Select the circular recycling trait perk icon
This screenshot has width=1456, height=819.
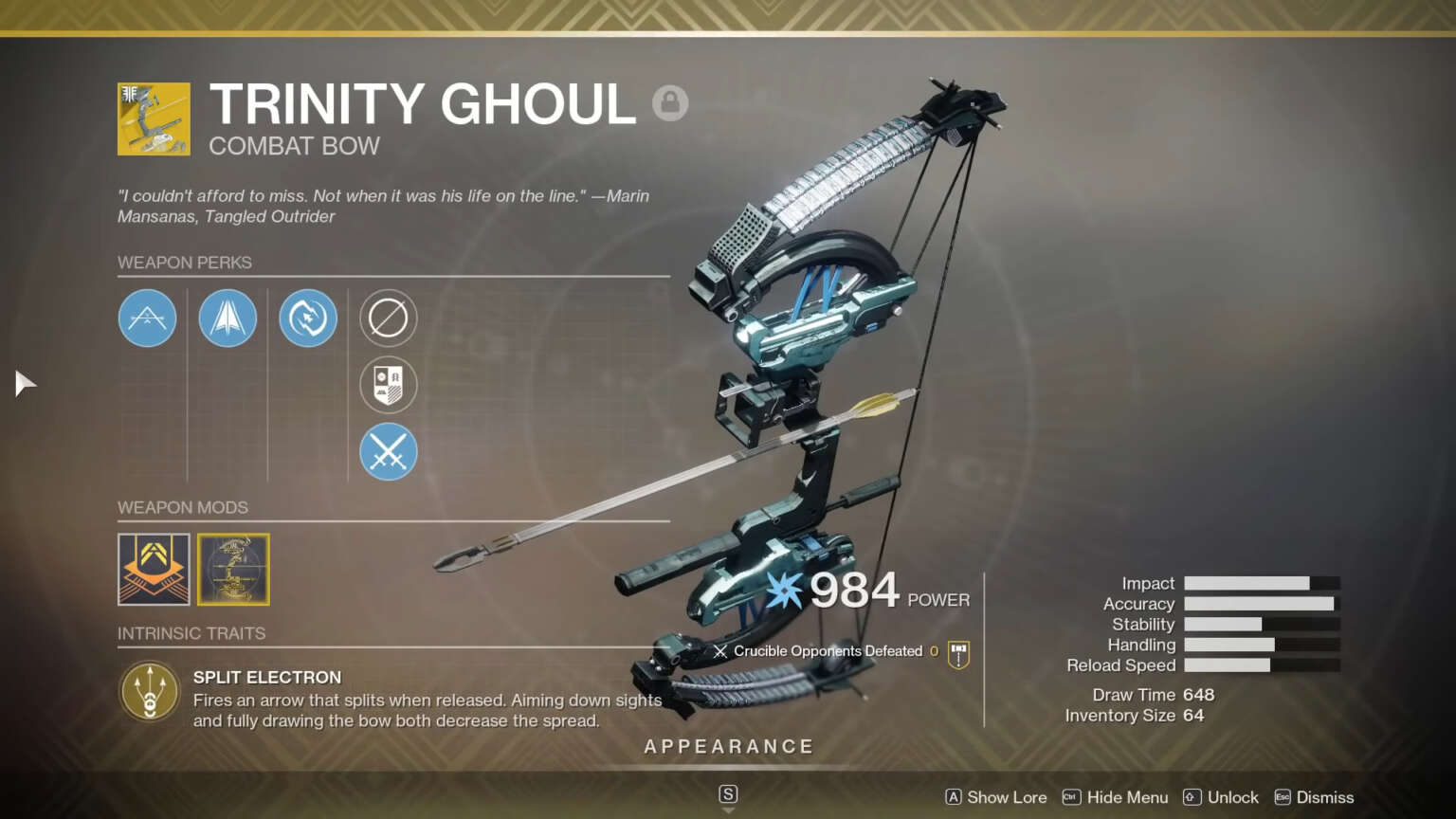point(308,318)
